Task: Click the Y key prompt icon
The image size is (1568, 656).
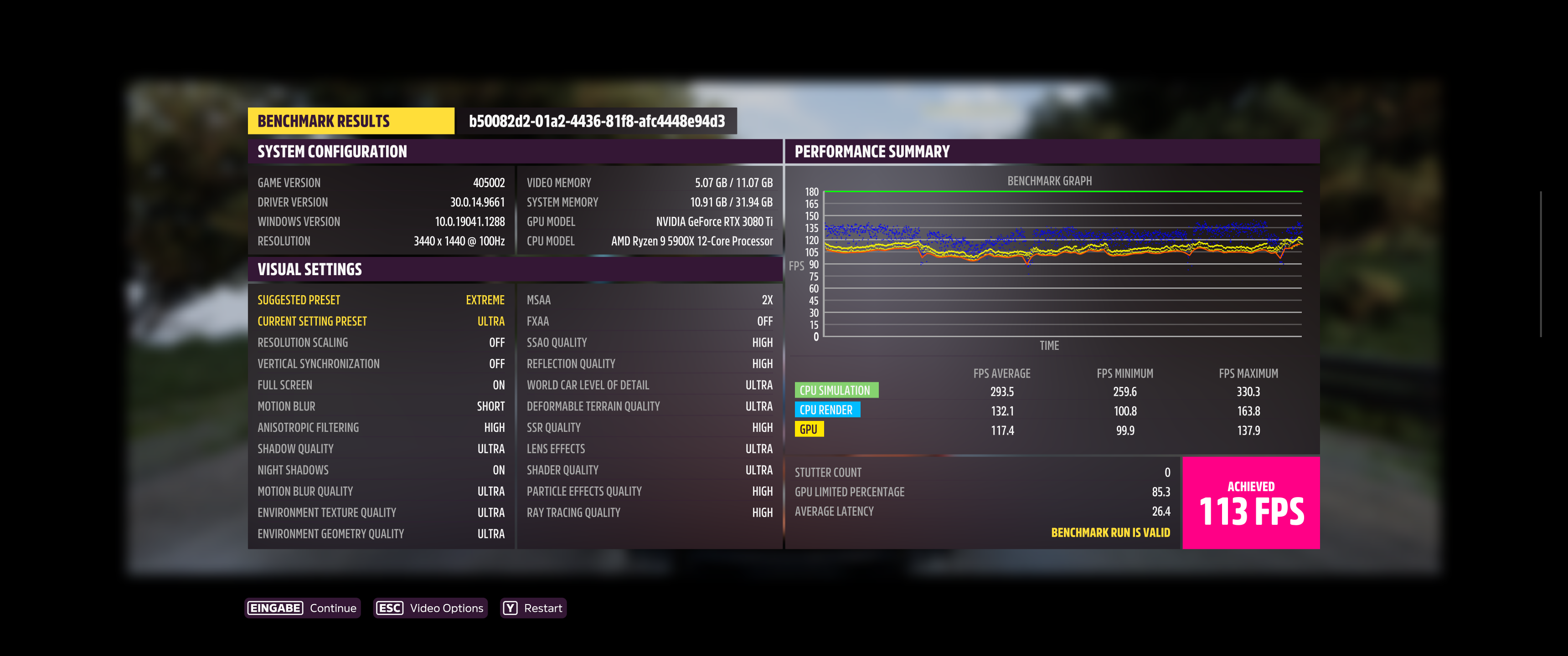Action: (x=510, y=607)
